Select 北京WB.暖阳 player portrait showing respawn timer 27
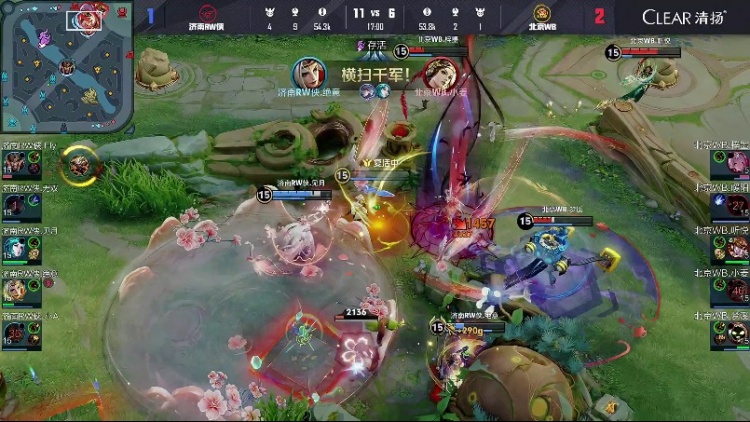The width and height of the screenshot is (750, 422). (735, 205)
